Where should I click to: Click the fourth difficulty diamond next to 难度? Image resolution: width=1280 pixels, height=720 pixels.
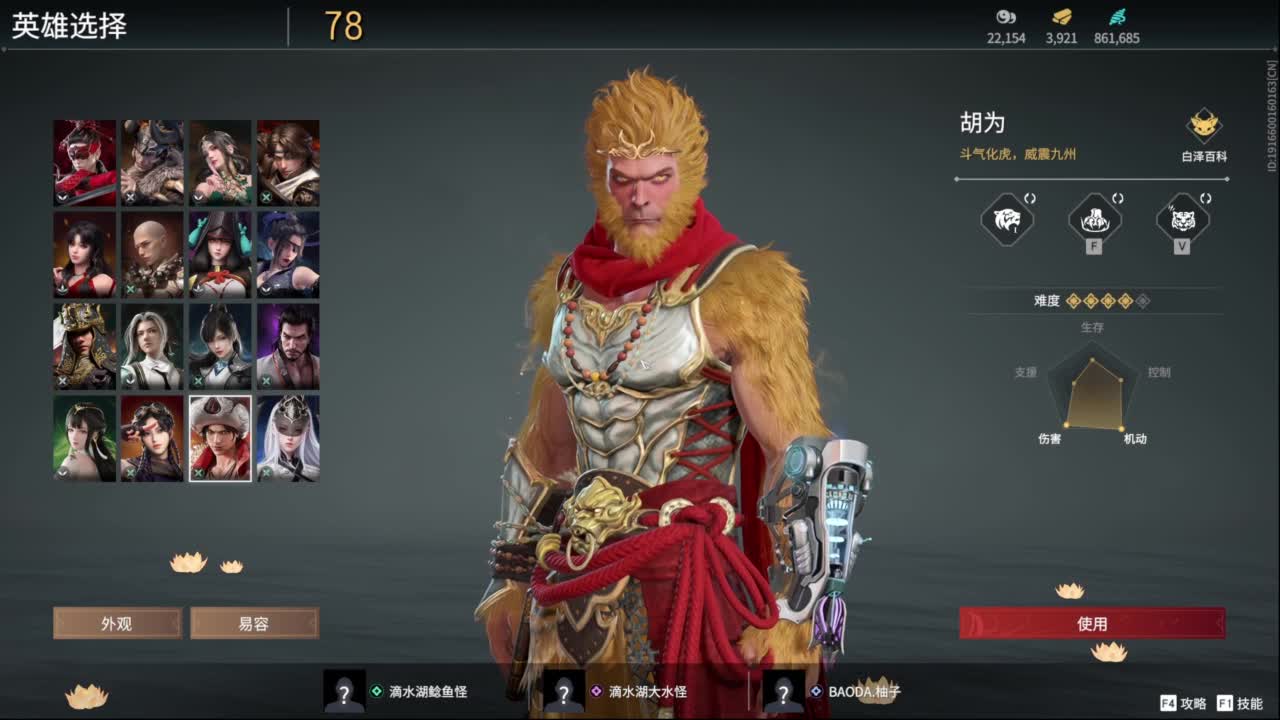(x=1125, y=300)
